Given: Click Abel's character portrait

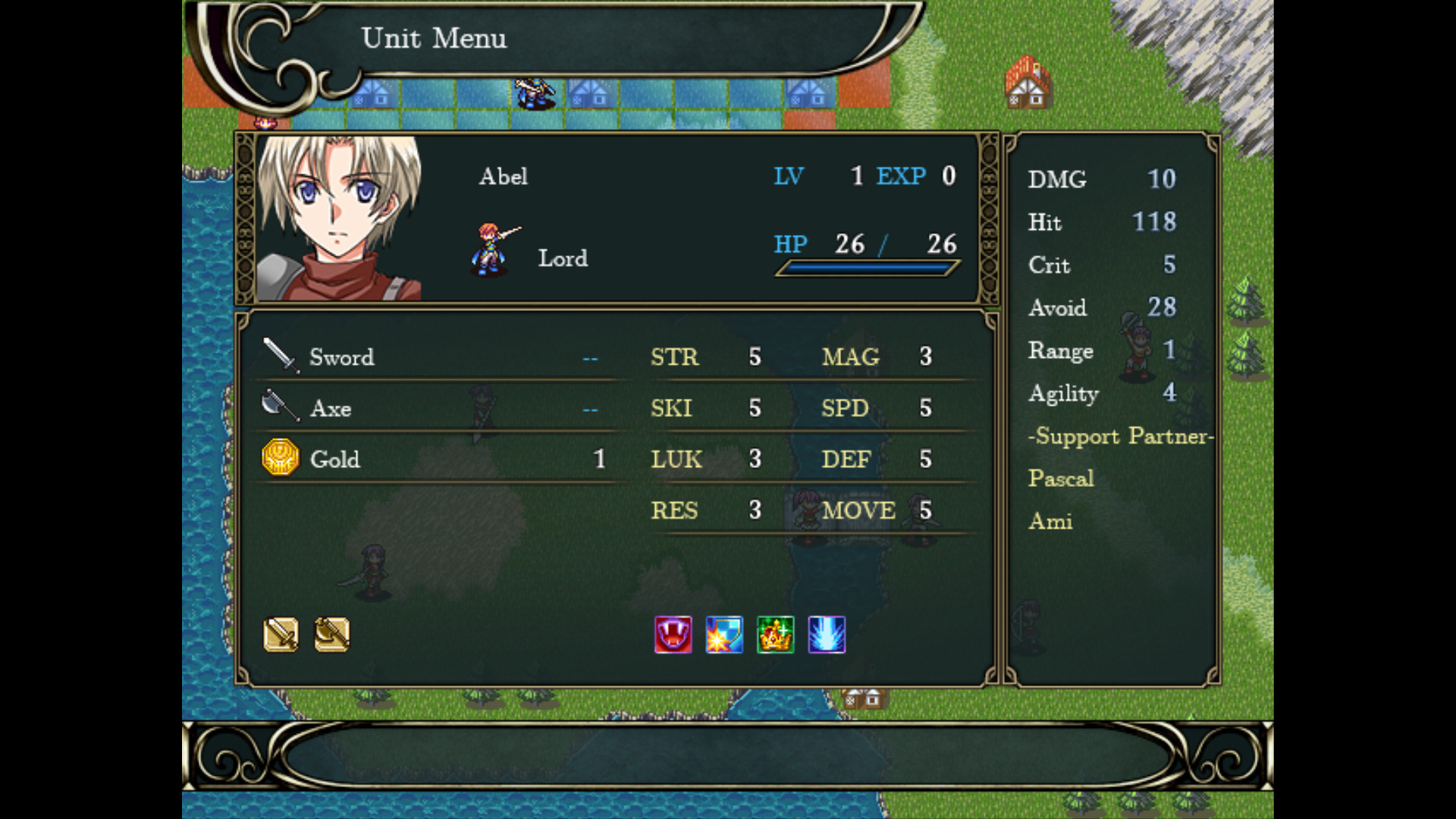Looking at the screenshot, I should [339, 218].
